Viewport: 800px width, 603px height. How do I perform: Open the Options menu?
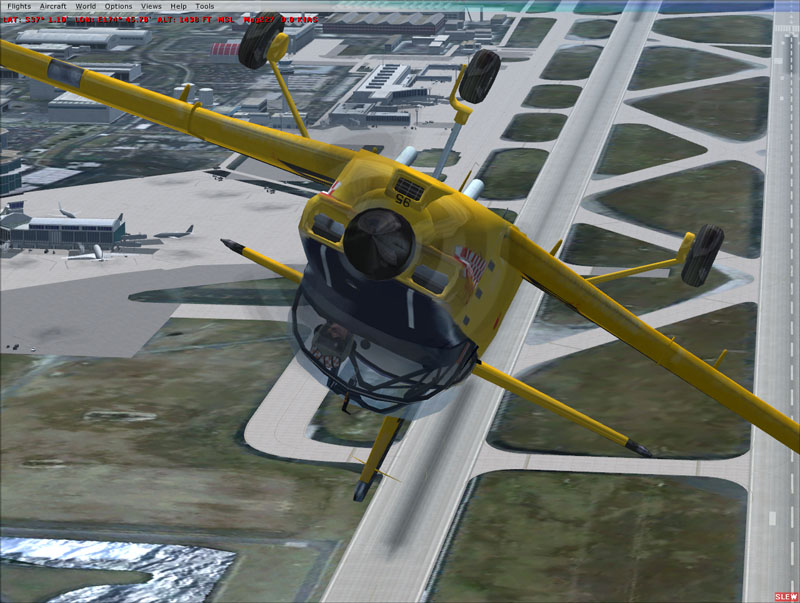118,6
